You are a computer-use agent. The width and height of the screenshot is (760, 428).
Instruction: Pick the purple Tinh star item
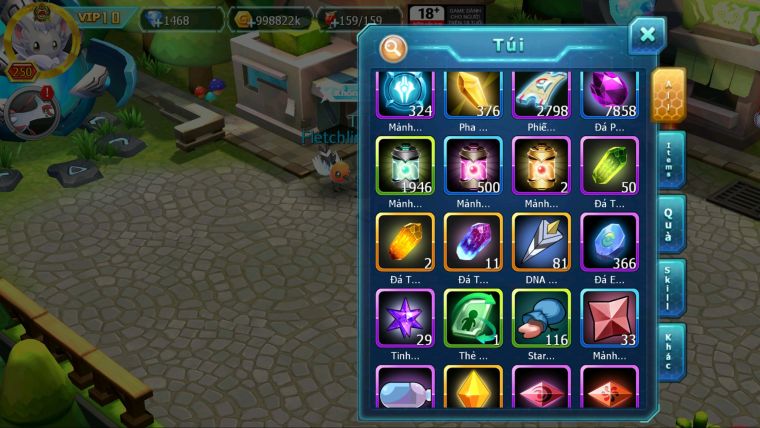405,318
